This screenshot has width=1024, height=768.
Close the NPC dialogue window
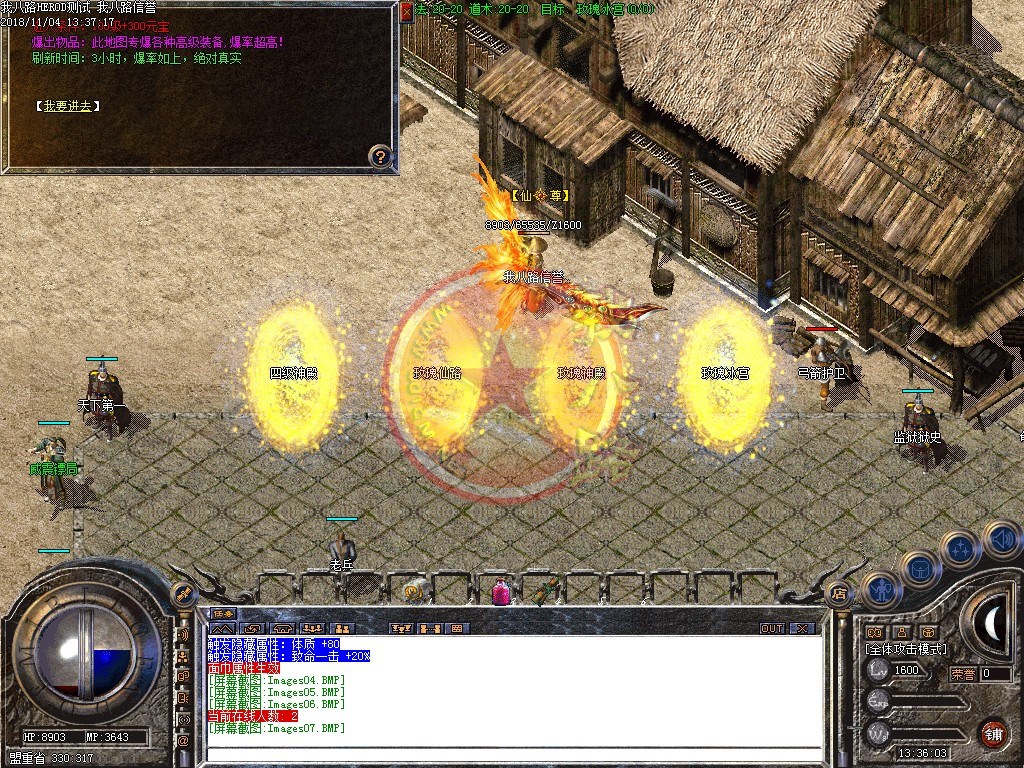(406, 11)
